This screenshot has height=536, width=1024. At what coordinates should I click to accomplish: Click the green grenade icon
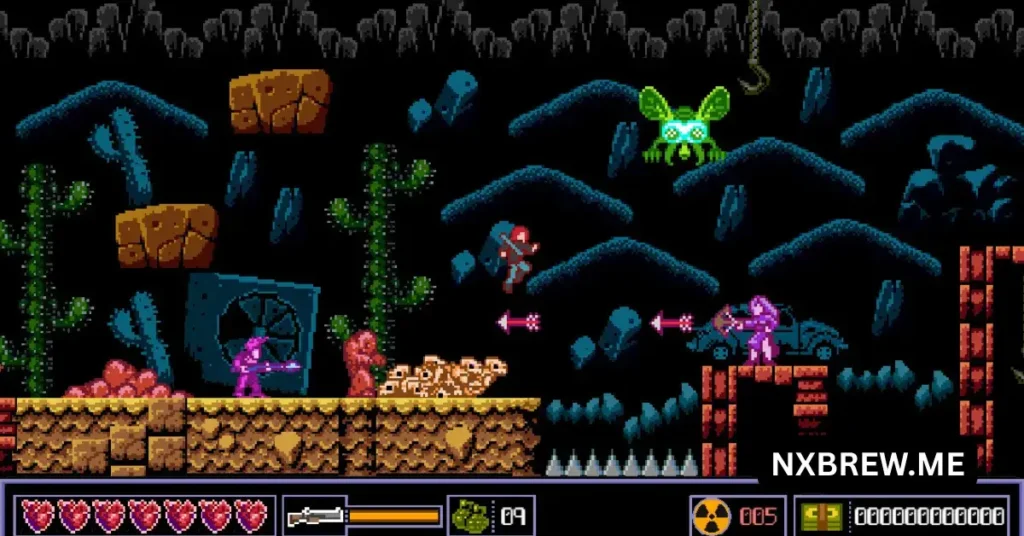point(471,517)
